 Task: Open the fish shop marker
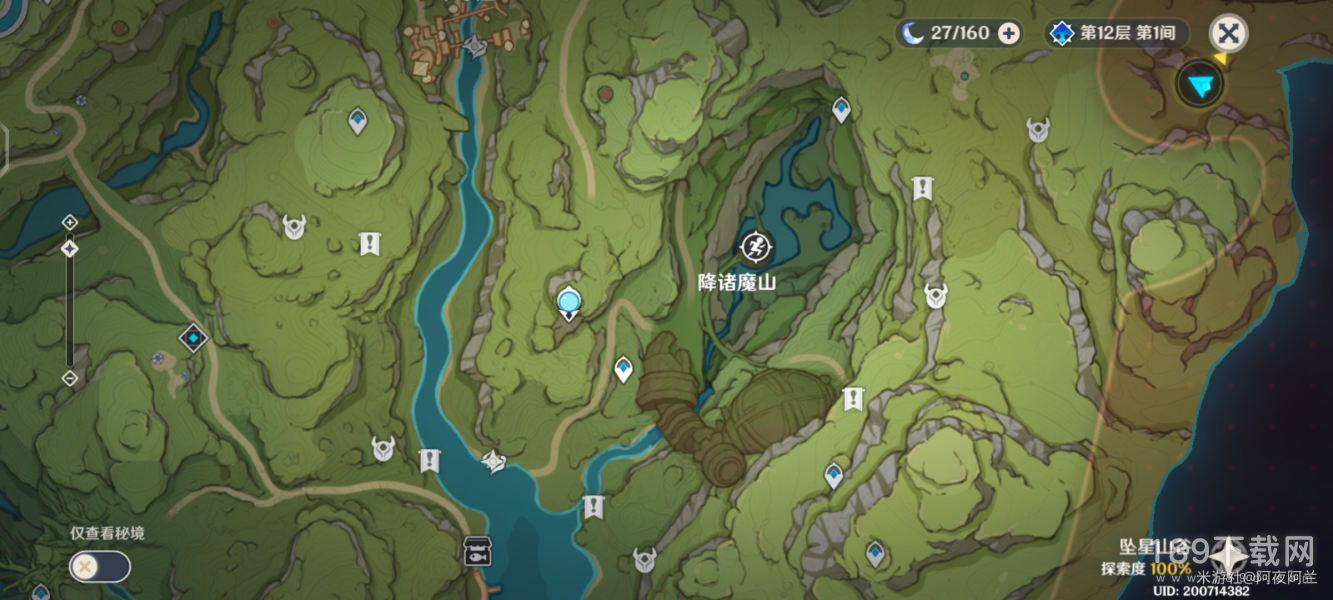click(x=476, y=550)
